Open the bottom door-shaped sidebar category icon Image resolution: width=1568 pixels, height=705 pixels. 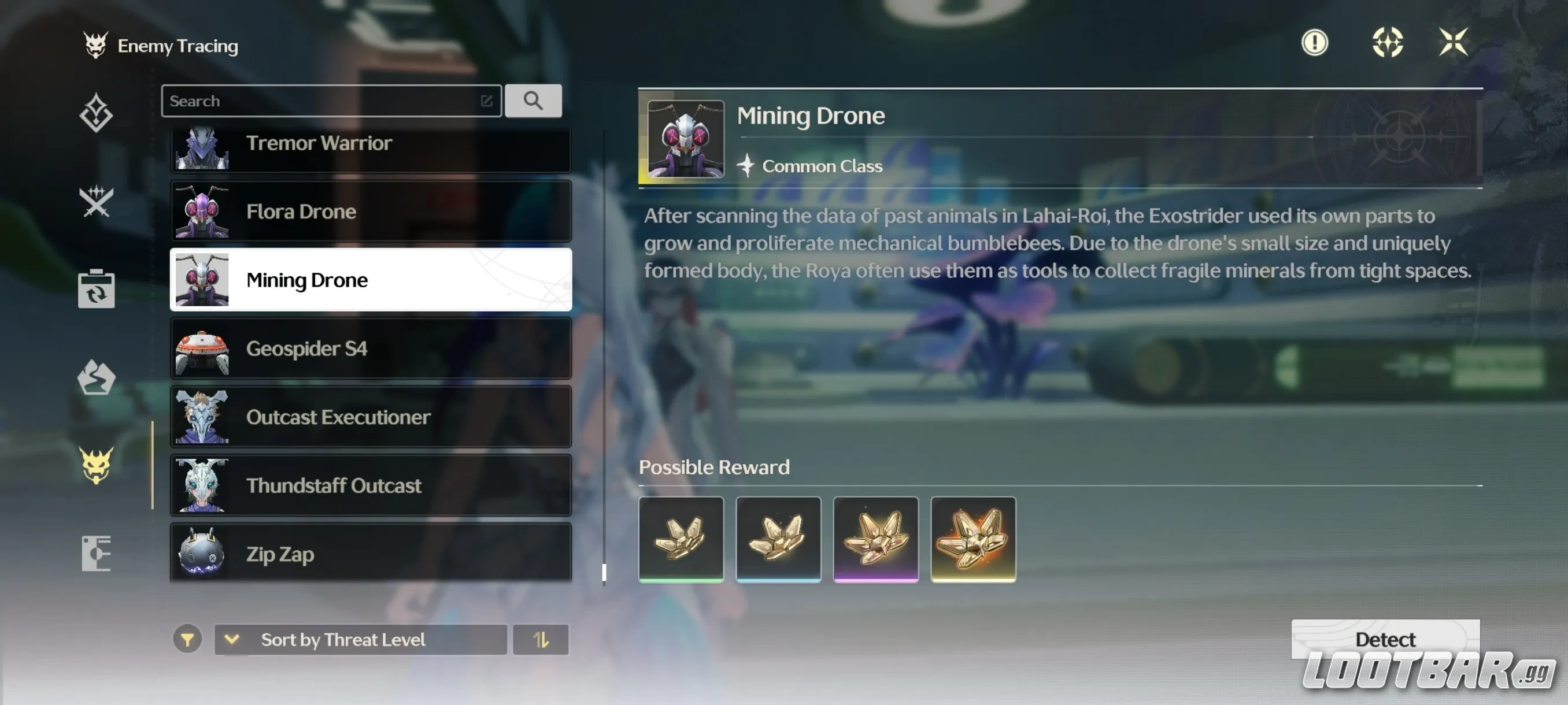pos(97,552)
